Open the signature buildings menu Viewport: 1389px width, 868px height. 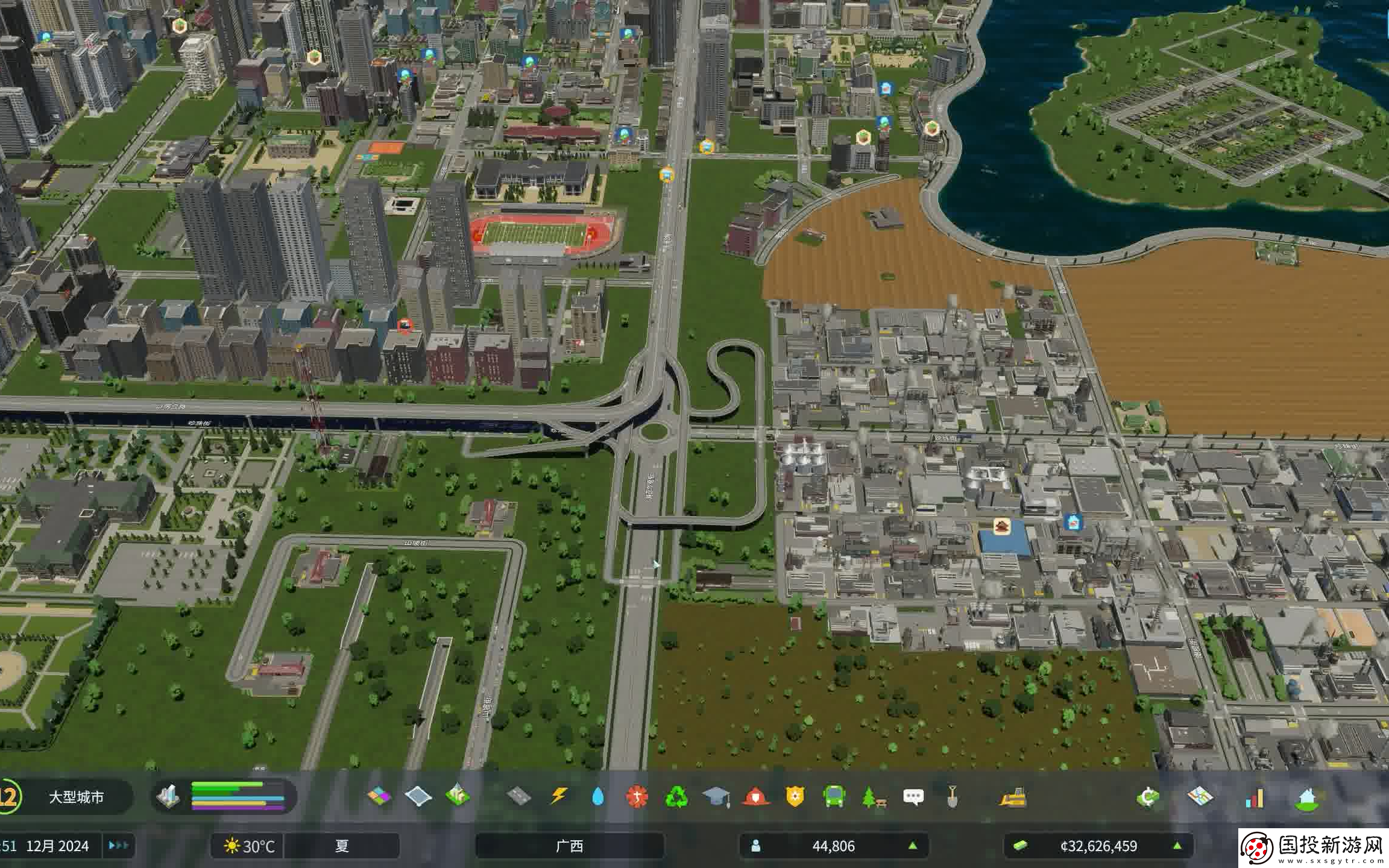(458, 796)
